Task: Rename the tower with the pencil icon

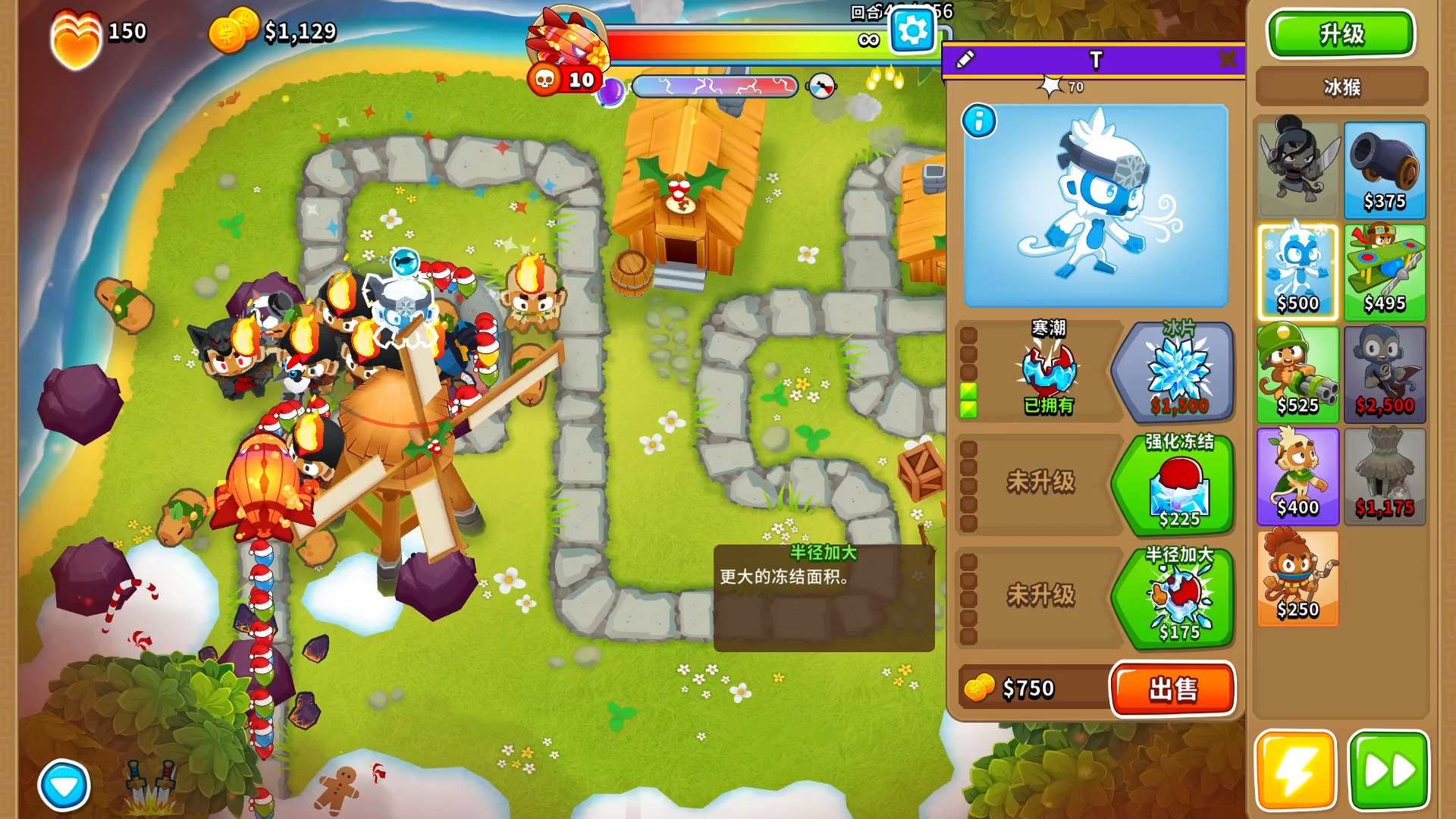Action: 965,59
